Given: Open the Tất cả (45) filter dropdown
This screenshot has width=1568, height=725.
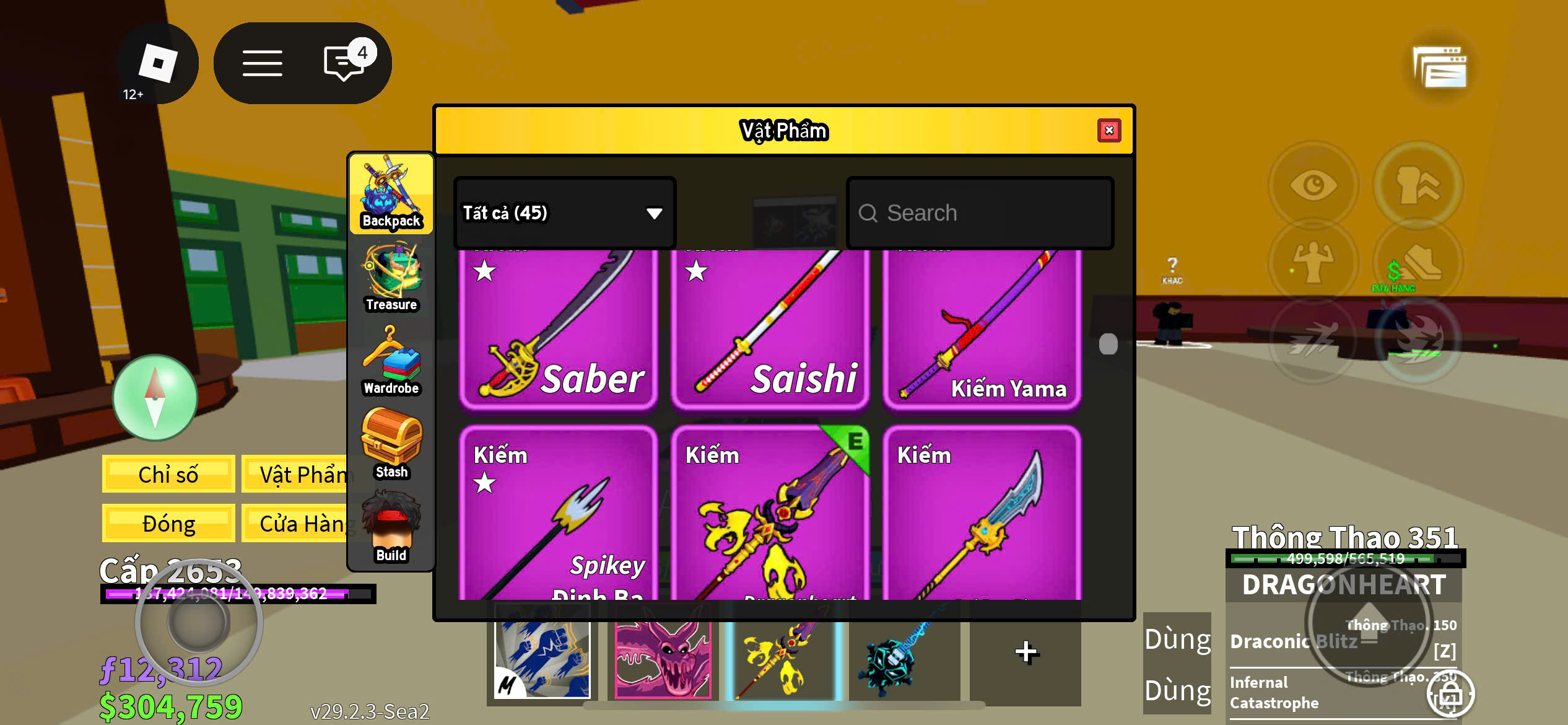Looking at the screenshot, I should point(564,213).
